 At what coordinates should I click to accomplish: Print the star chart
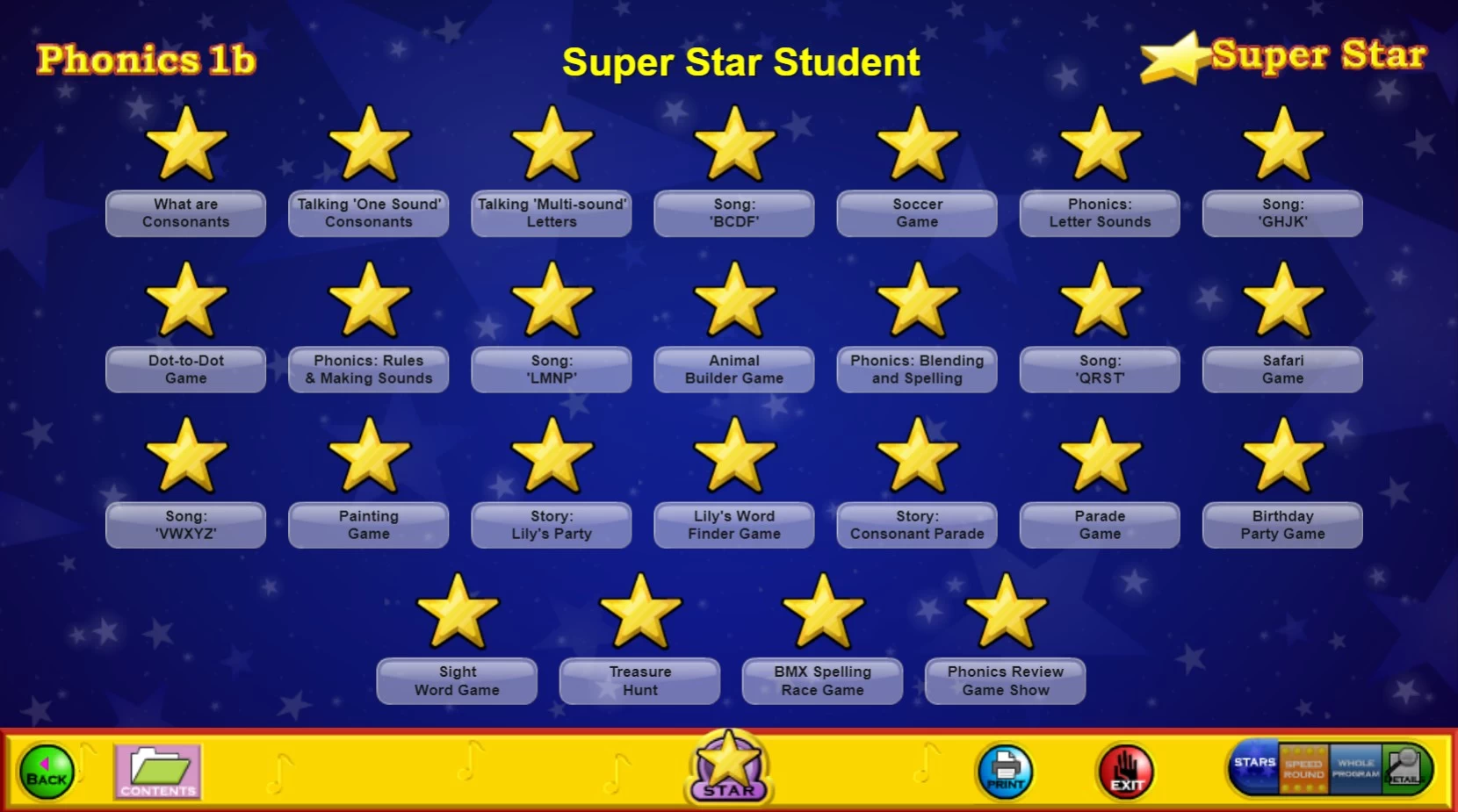click(1005, 772)
